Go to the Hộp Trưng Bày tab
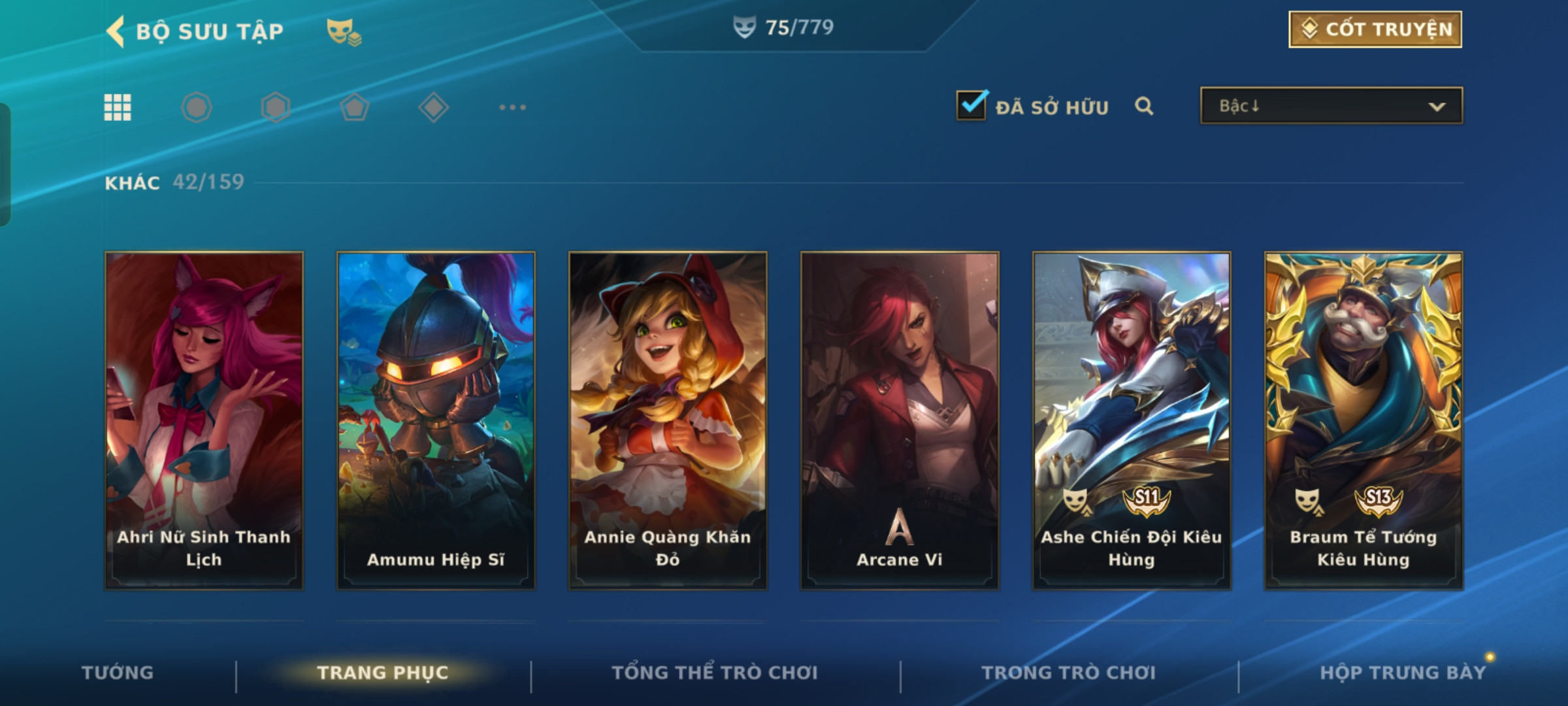 [1403, 673]
